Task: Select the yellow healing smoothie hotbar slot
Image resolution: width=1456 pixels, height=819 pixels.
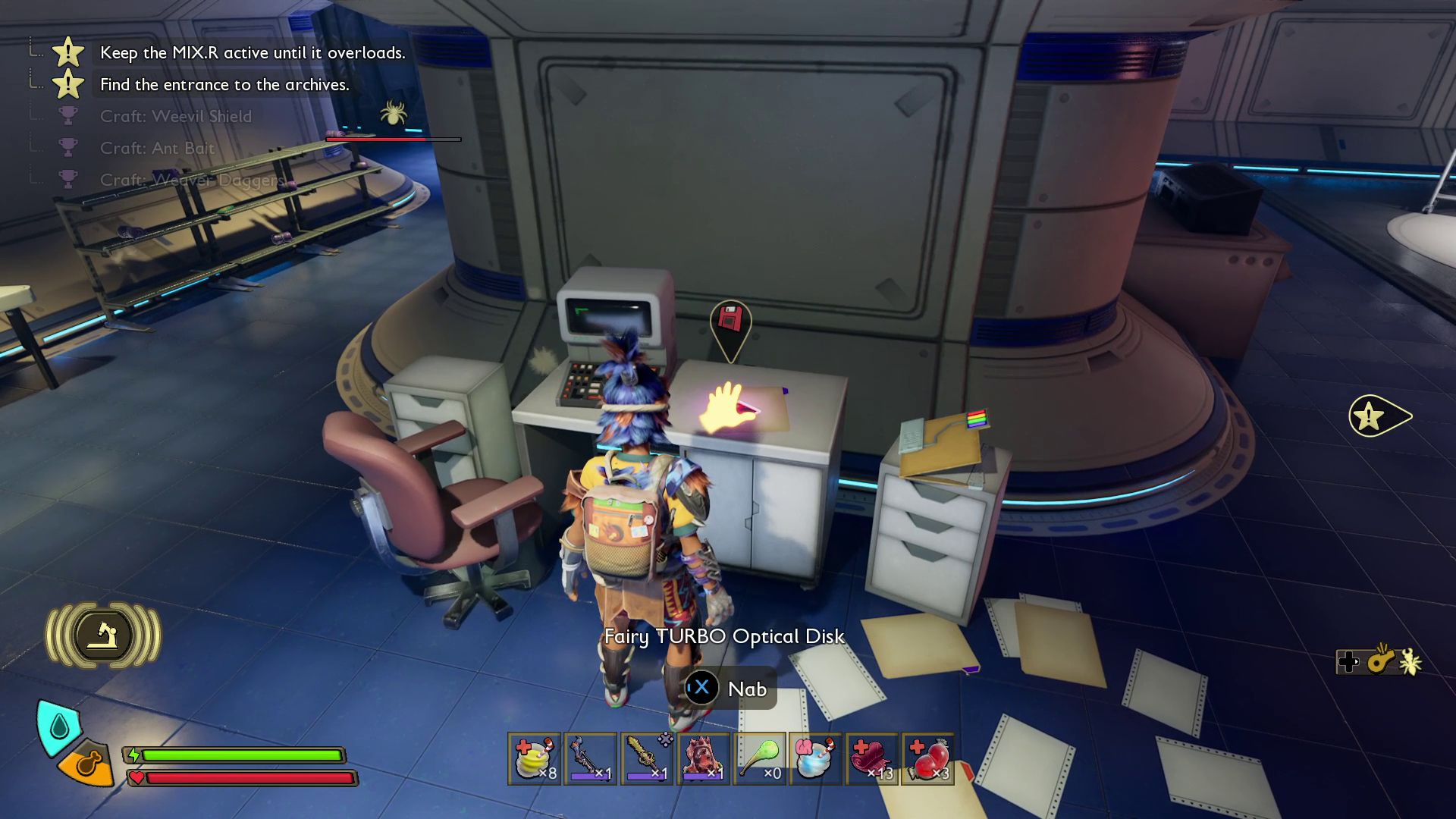Action: click(535, 758)
